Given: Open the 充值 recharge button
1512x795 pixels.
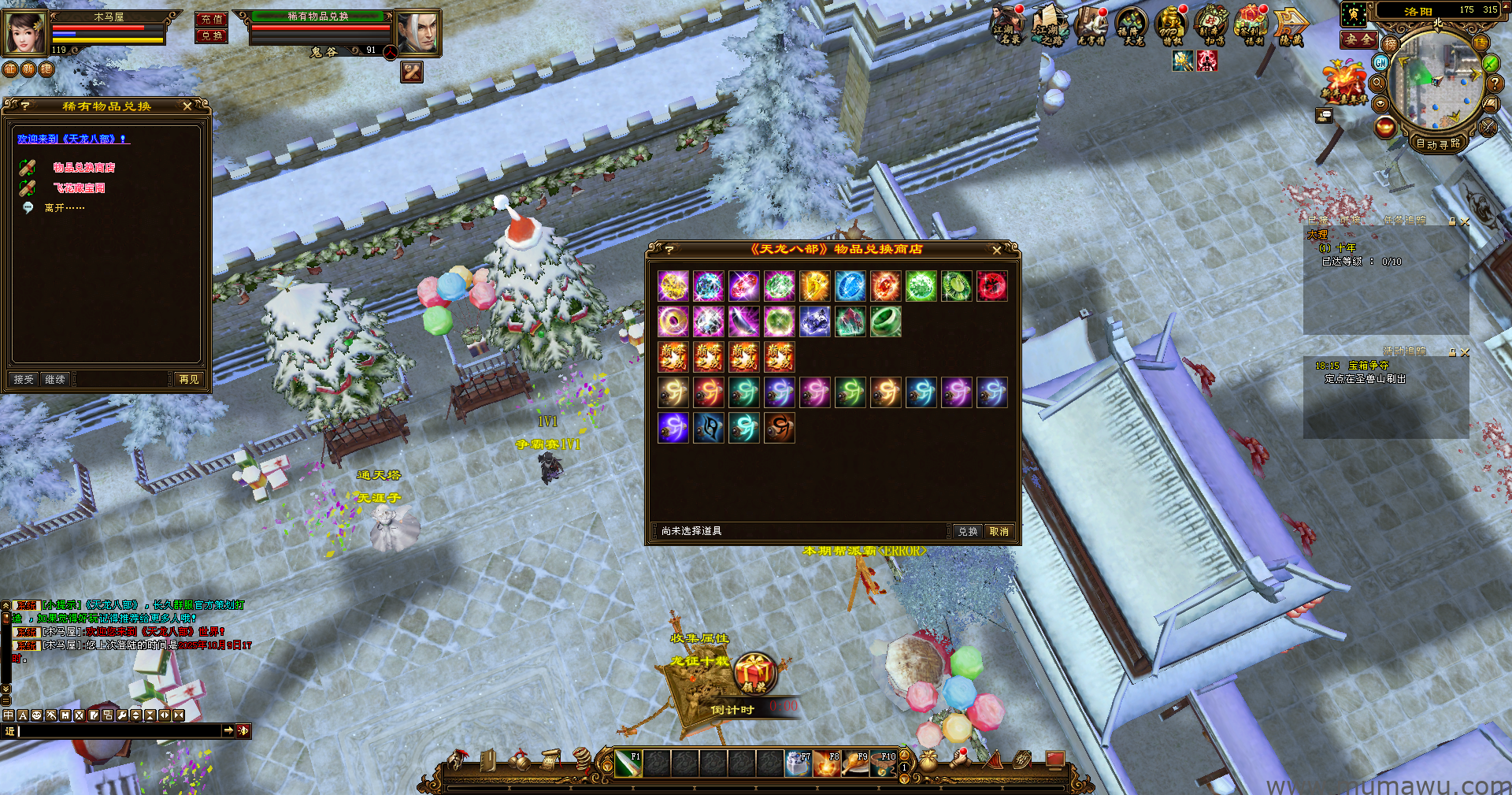Looking at the screenshot, I should point(211,19).
